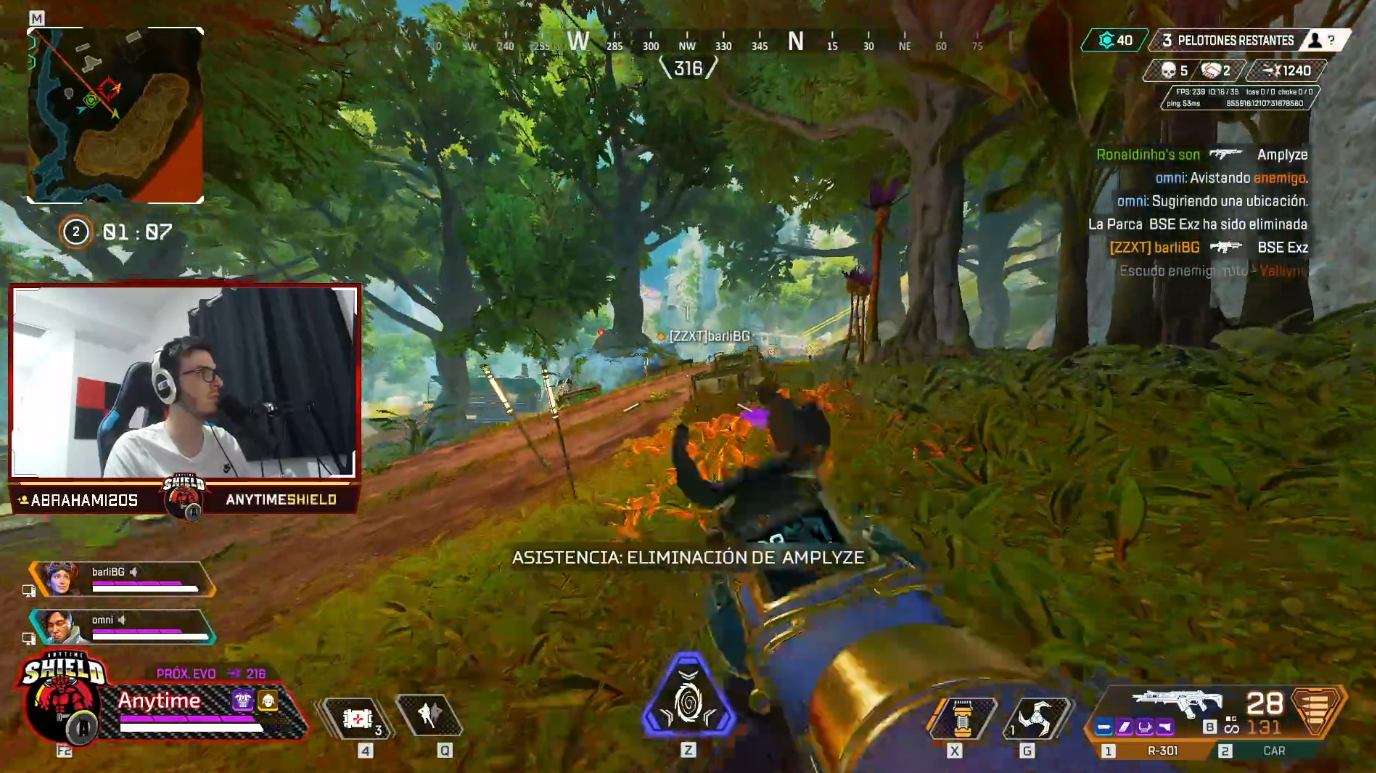The image size is (1376, 773).
Task: Open the squad counter question mark panel
Action: point(1331,40)
